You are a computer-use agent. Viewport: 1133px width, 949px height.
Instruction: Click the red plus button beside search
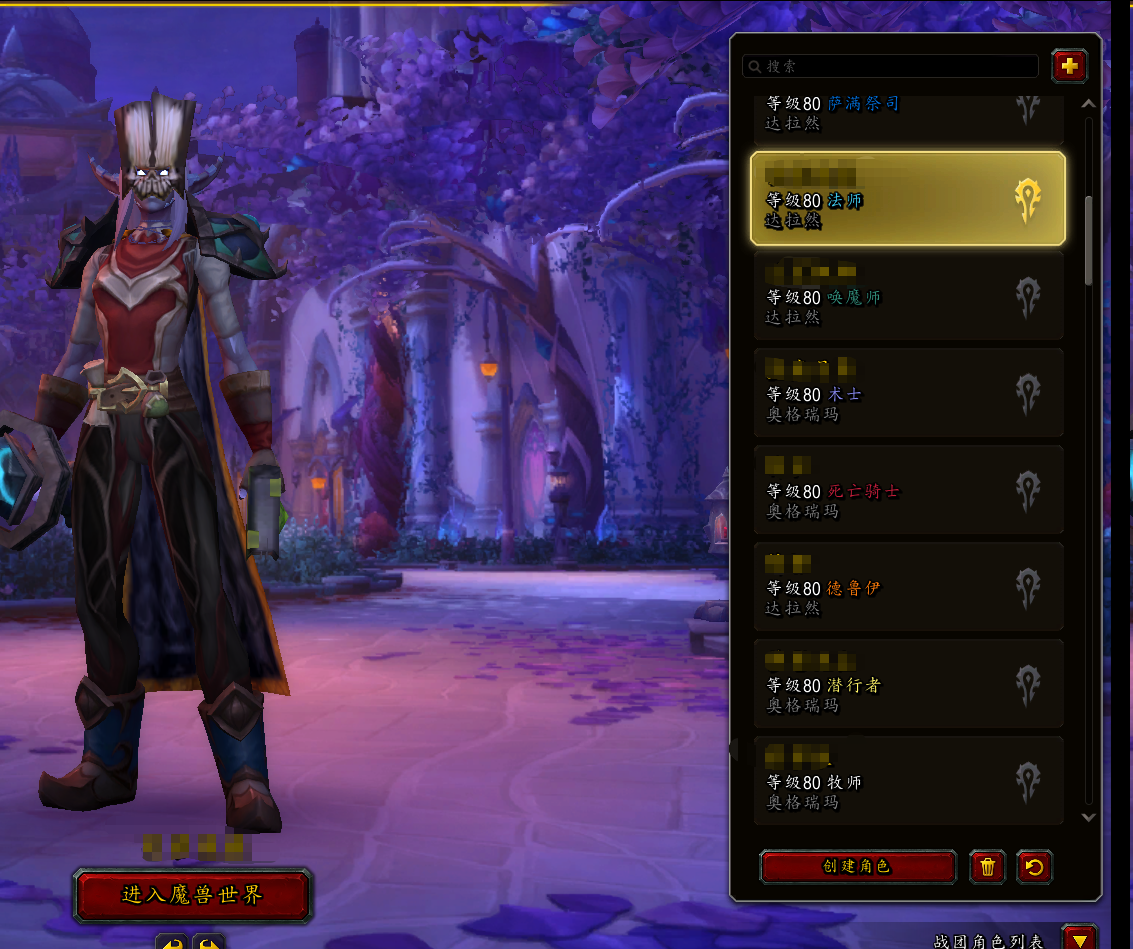point(1069,66)
